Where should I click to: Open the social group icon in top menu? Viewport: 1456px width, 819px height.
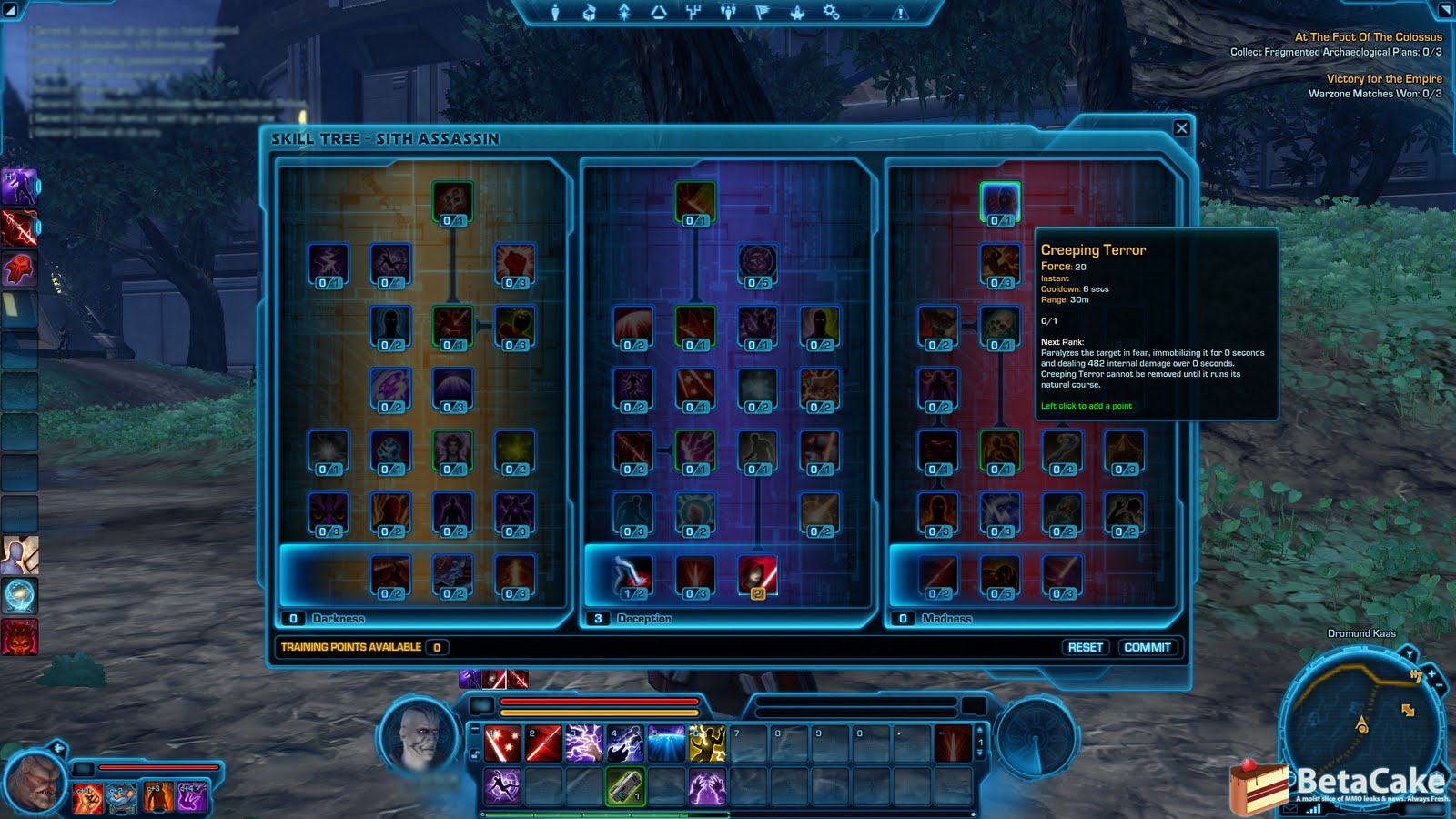pos(728,12)
